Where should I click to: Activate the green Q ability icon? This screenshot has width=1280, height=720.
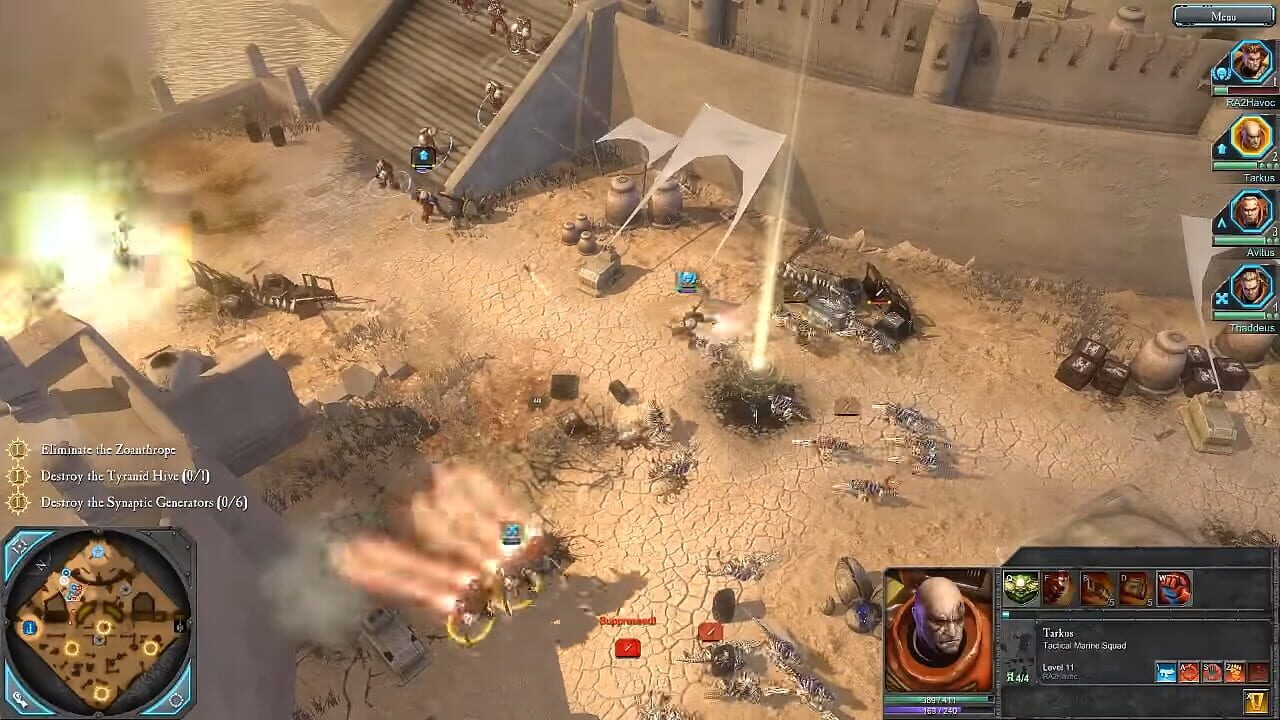[x=1021, y=586]
